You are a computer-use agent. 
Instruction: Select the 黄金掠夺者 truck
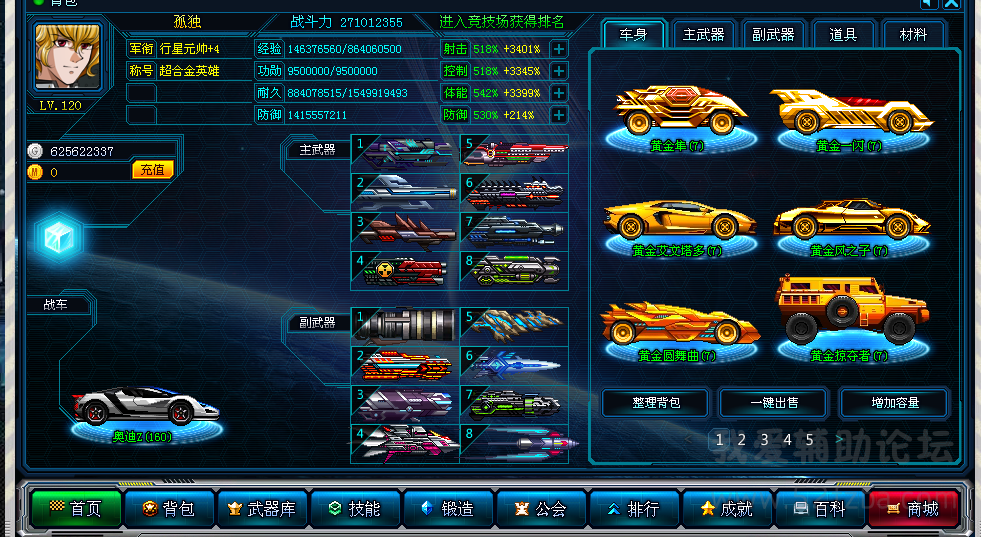coord(849,315)
